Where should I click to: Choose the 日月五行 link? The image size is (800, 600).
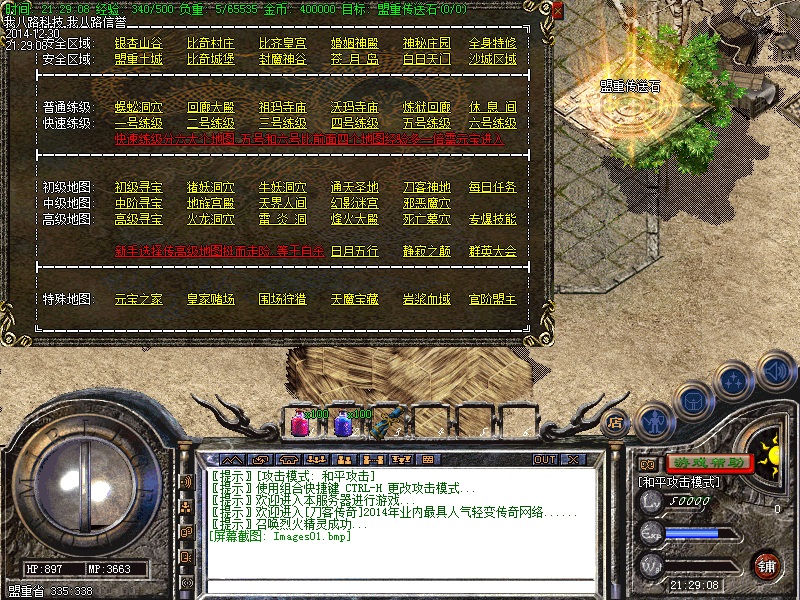tap(354, 251)
